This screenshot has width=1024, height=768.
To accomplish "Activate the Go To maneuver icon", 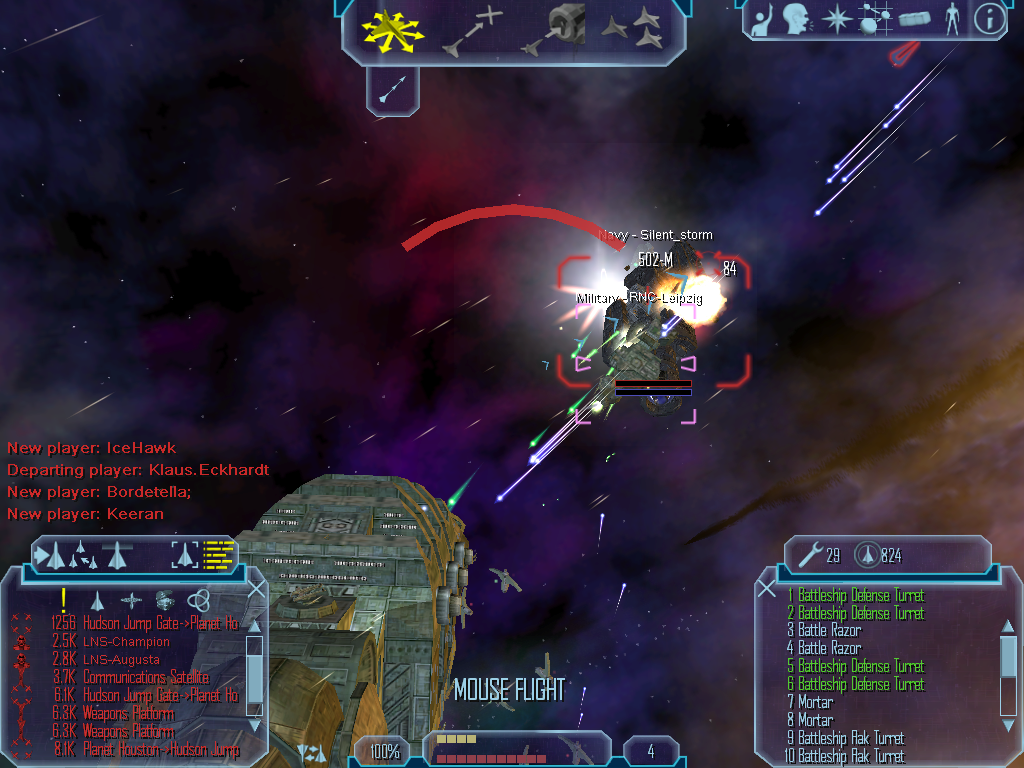I will pos(472,29).
